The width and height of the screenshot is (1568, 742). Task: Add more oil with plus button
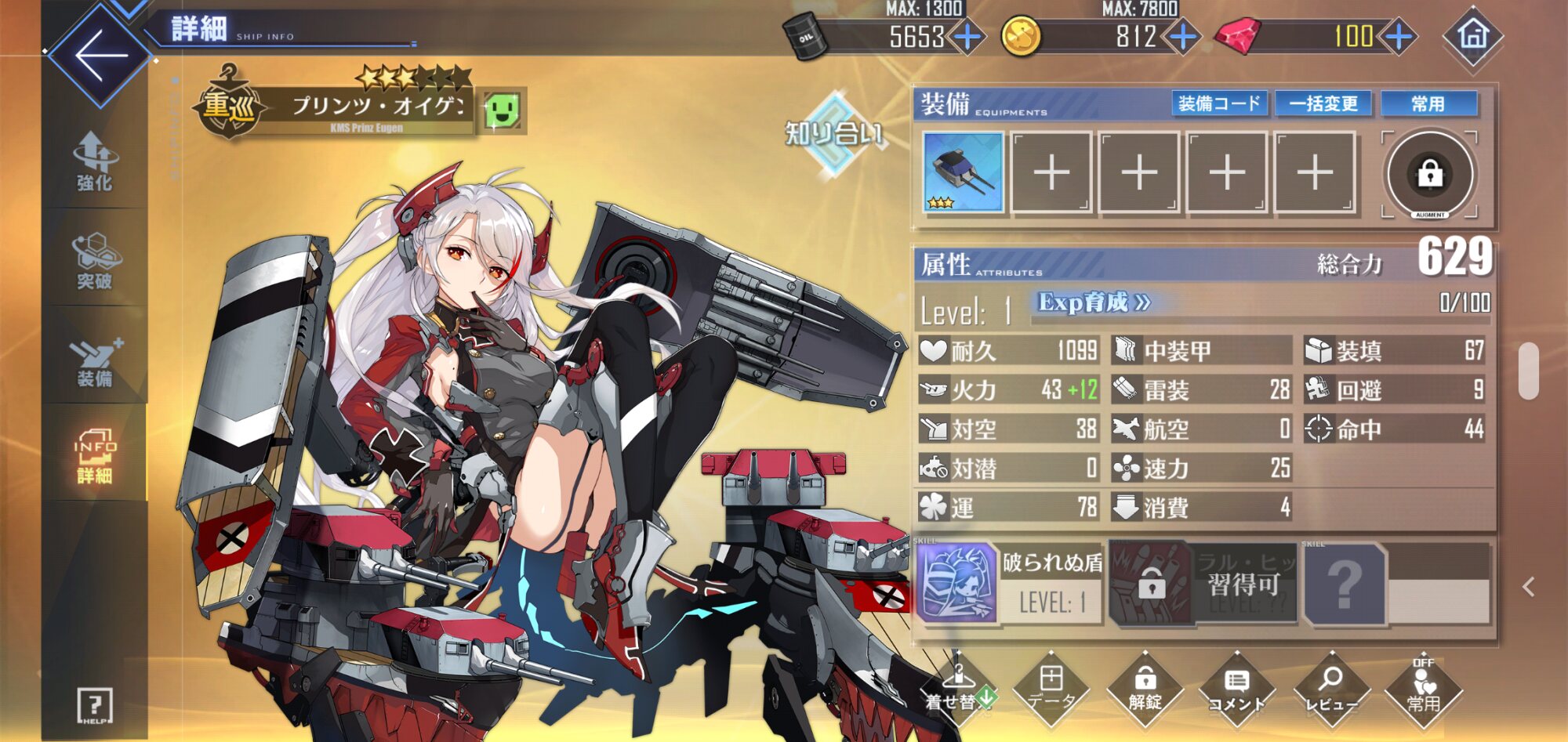pos(969,36)
